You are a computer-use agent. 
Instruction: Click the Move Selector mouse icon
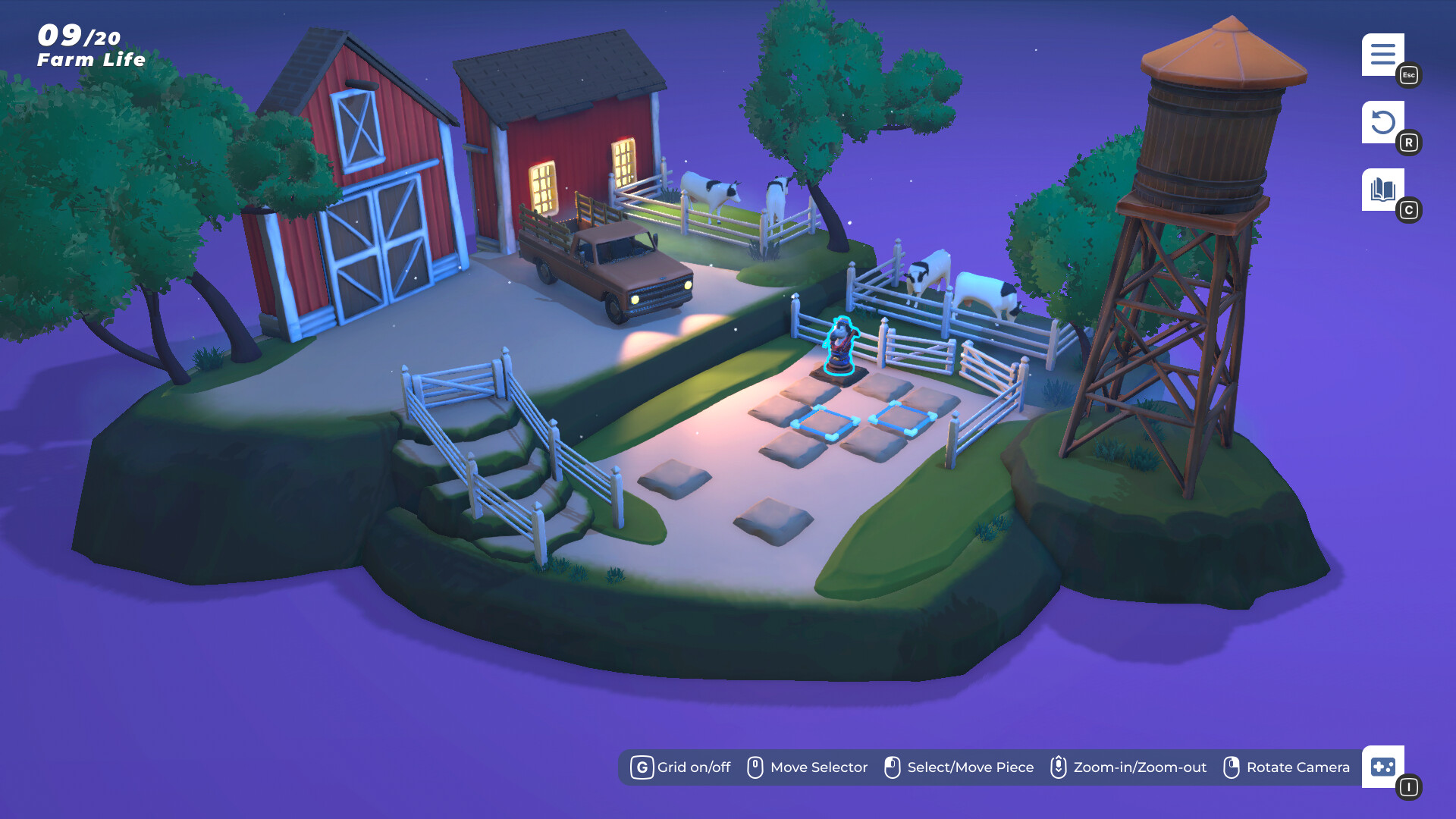pyautogui.click(x=755, y=767)
